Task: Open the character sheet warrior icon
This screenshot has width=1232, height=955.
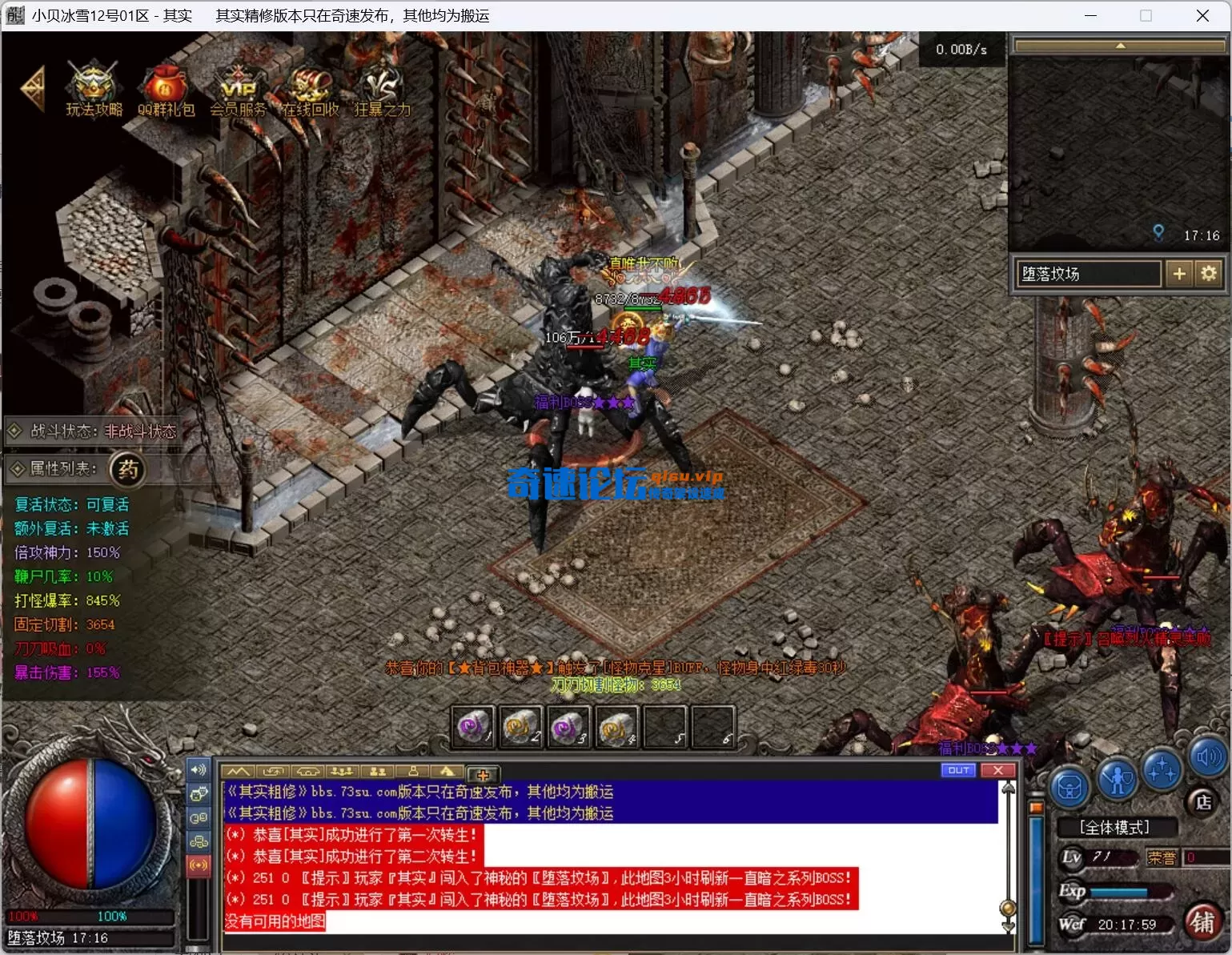Action: (1117, 778)
